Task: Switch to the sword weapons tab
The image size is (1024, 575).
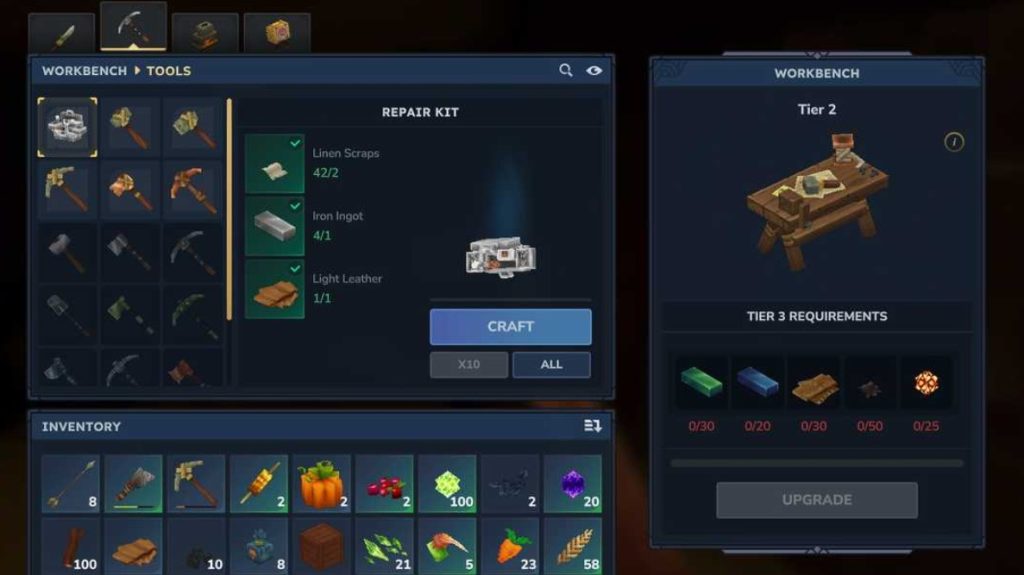Action: (x=62, y=34)
